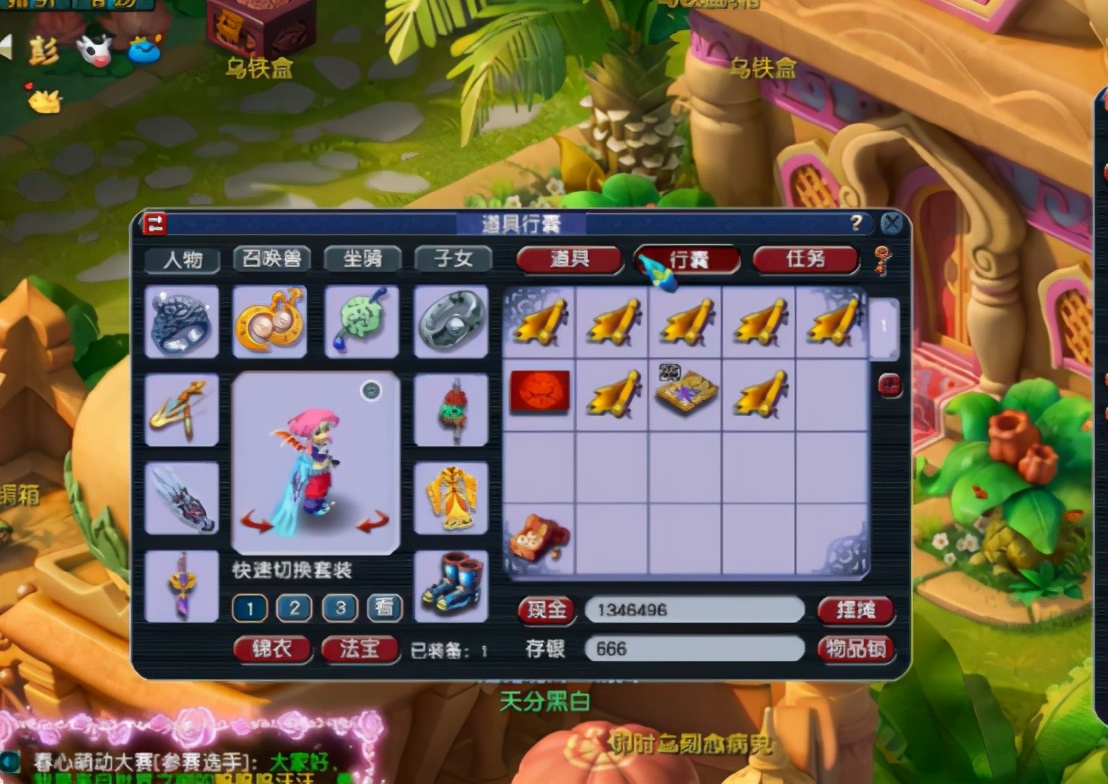Open the 锦衣 costume panel
The image size is (1108, 784).
[x=272, y=649]
